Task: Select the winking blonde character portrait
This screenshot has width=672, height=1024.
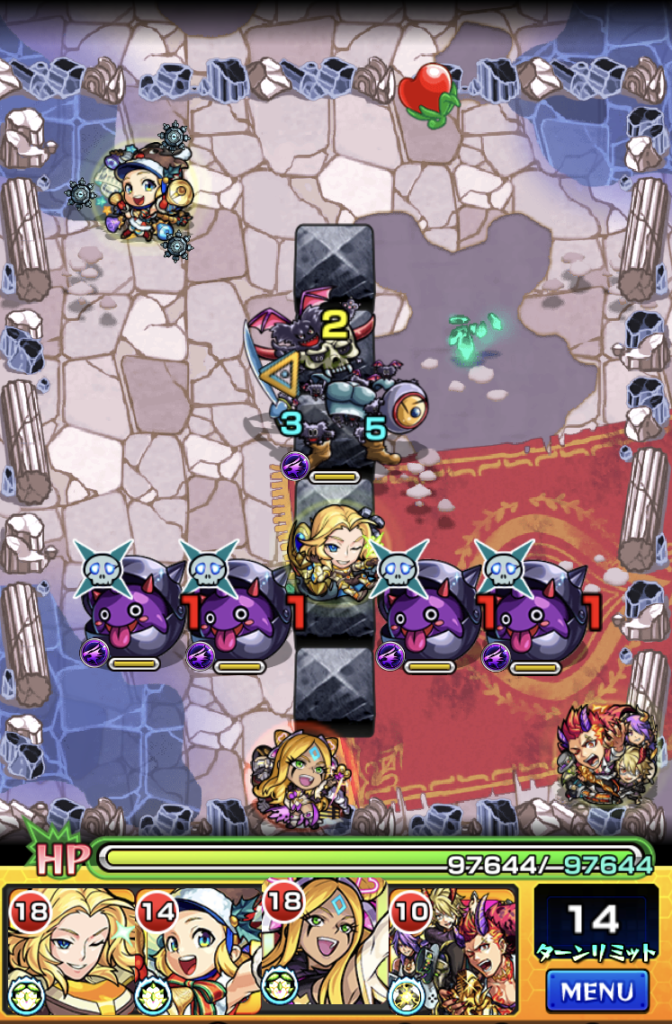Action: (70, 950)
